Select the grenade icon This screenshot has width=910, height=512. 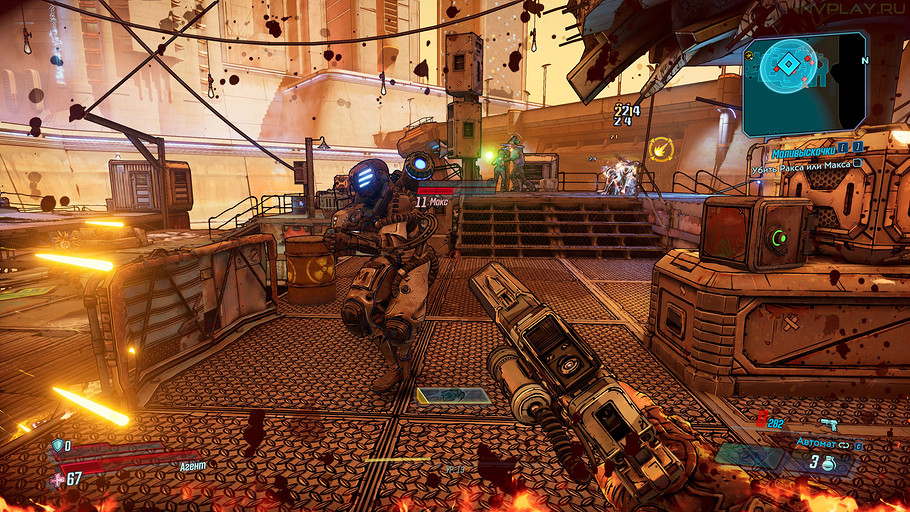828,462
